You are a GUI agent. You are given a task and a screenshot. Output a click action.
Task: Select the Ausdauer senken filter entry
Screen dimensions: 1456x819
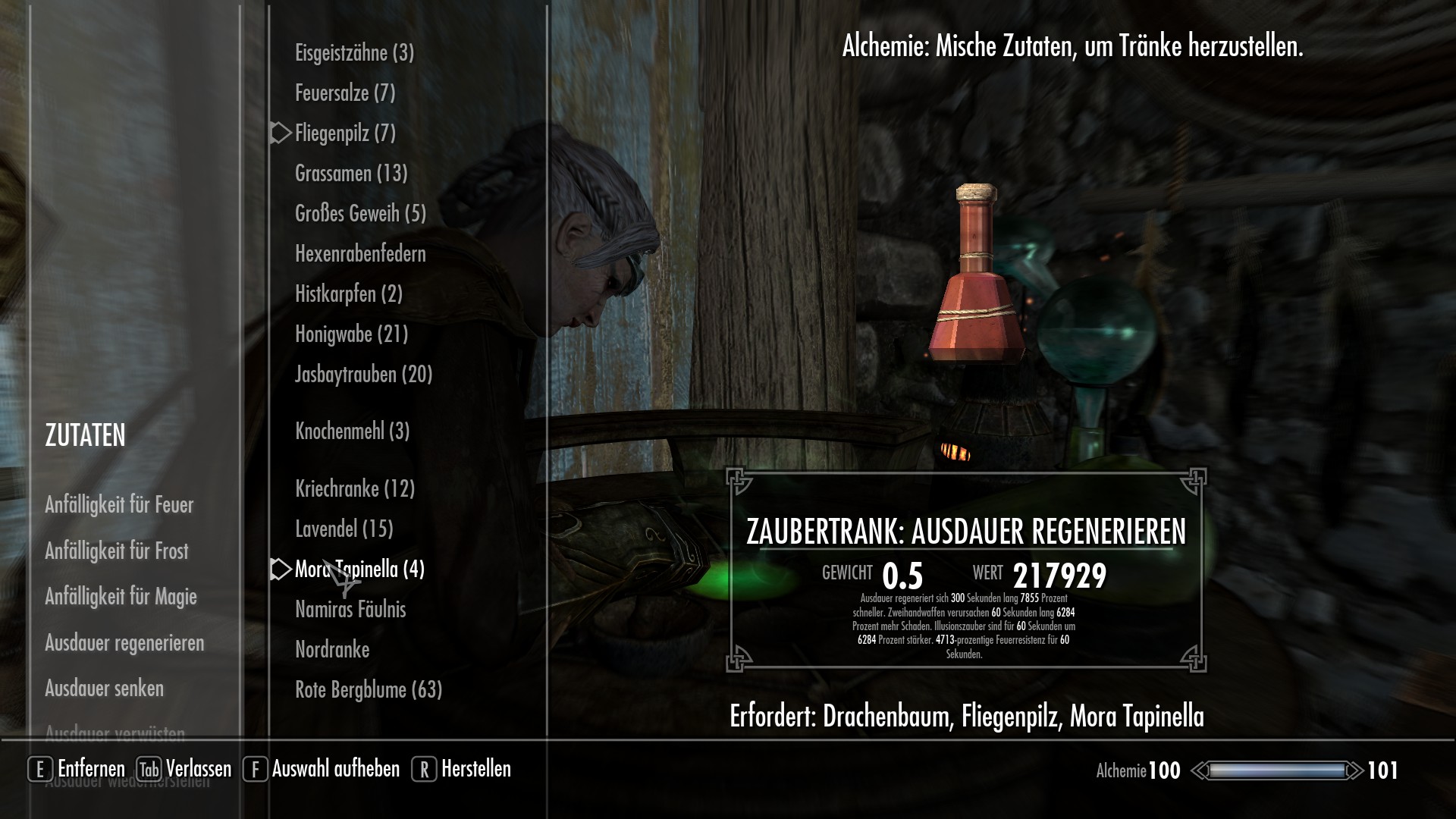pos(105,689)
